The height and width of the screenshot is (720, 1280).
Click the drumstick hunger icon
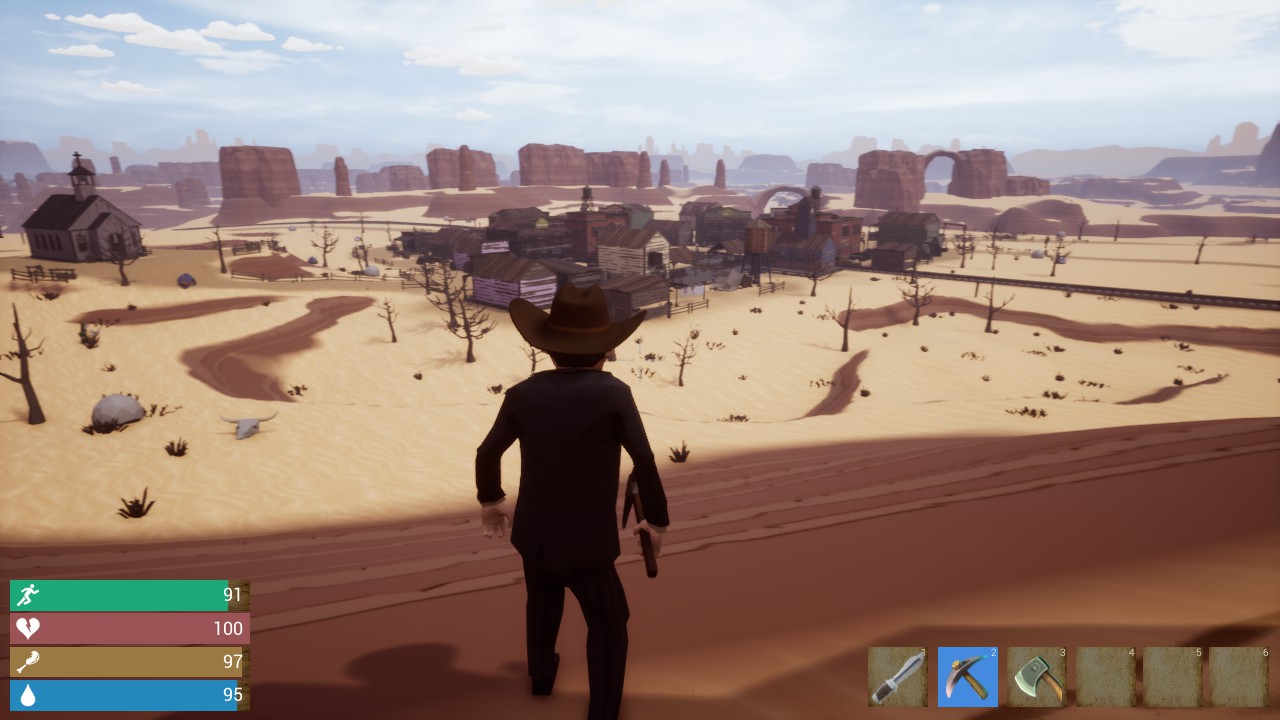point(27,661)
